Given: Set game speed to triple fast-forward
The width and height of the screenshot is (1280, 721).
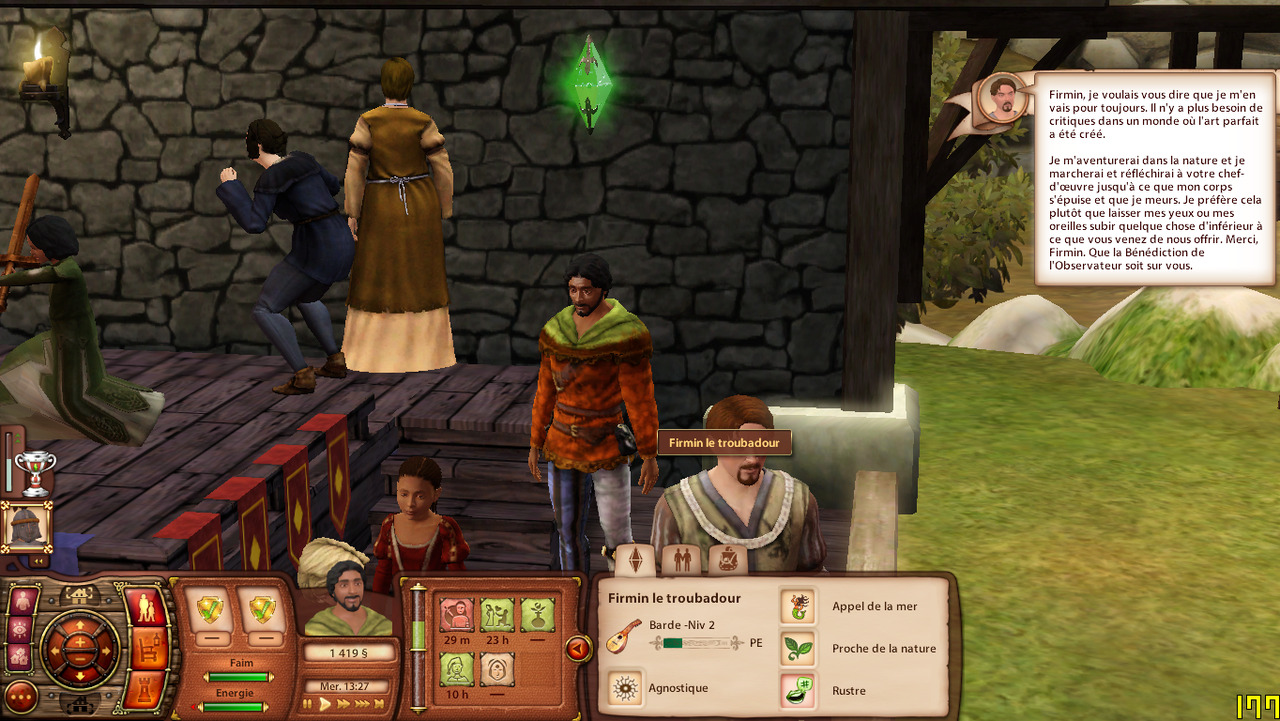Looking at the screenshot, I should (364, 704).
